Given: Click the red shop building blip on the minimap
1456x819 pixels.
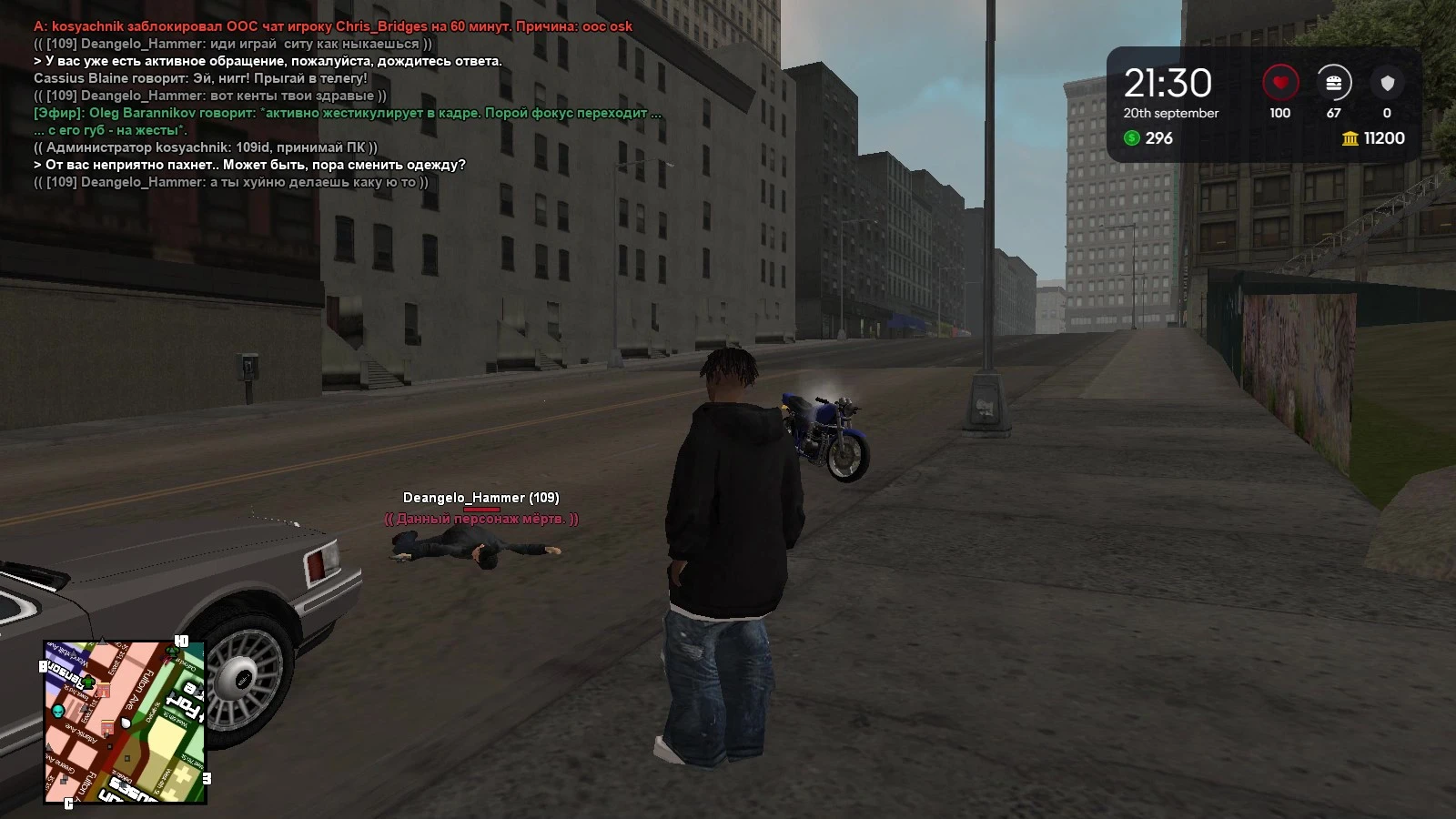Looking at the screenshot, I should (x=104, y=690).
